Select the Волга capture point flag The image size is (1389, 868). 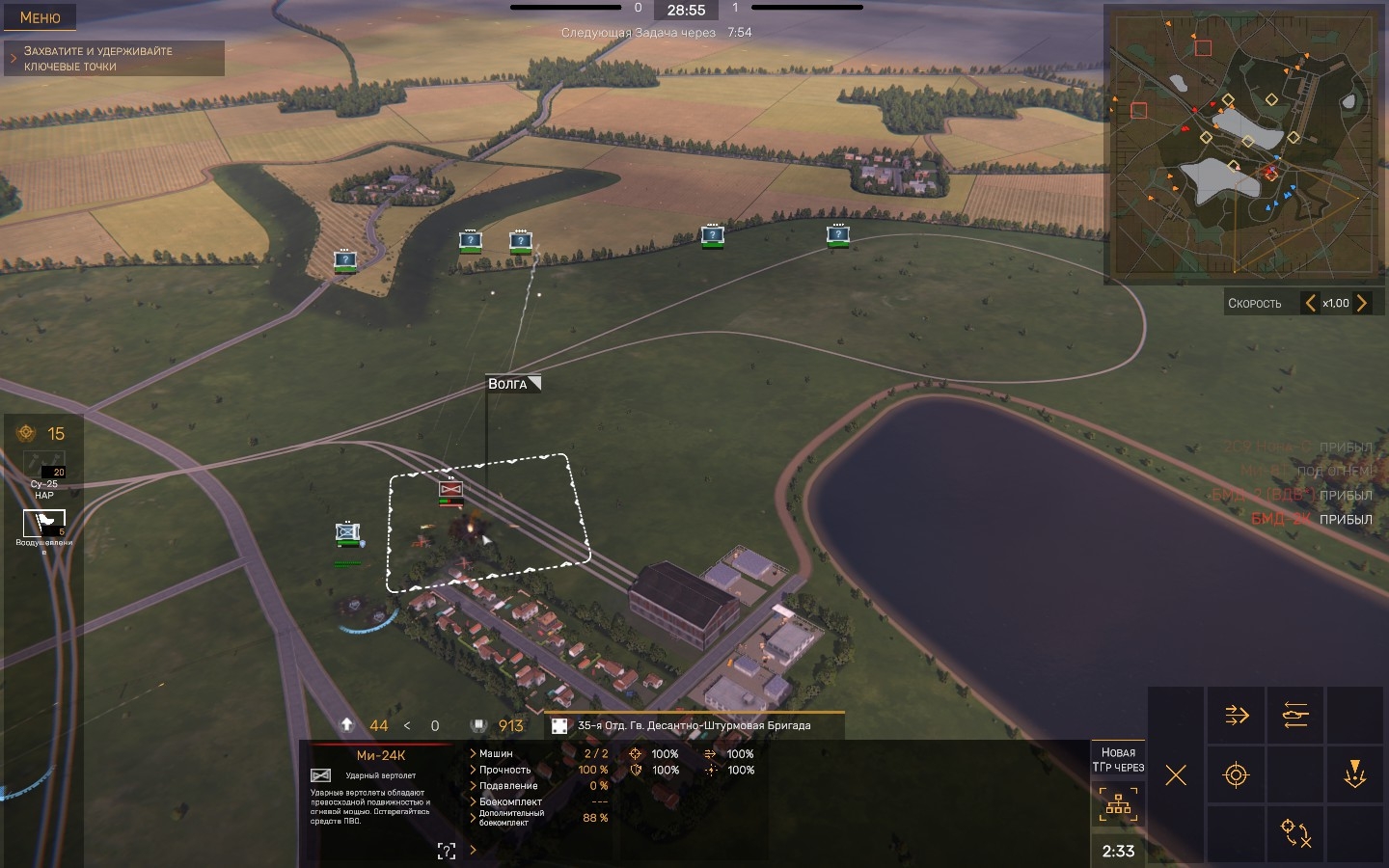[x=513, y=384]
